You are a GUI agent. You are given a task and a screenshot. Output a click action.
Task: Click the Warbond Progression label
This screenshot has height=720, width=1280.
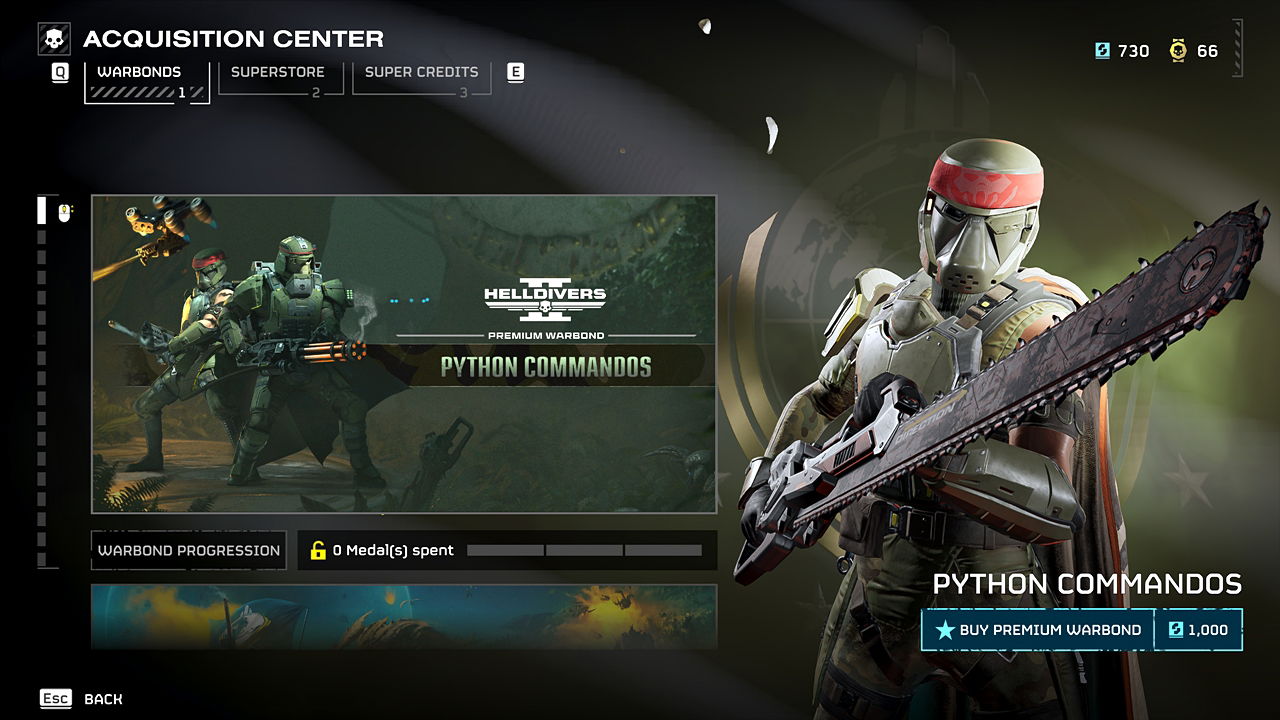pyautogui.click(x=187, y=549)
